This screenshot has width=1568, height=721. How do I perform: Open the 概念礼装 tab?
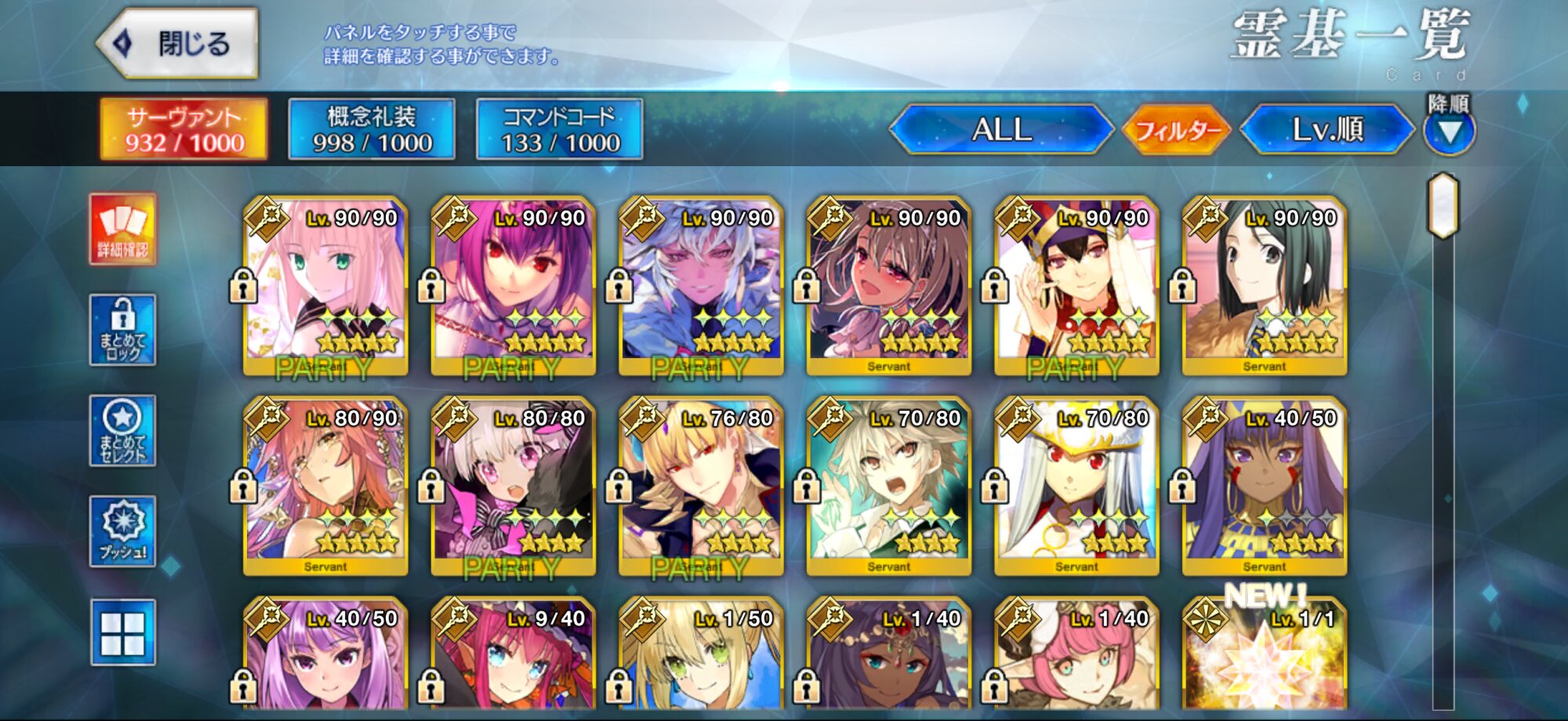tap(372, 129)
